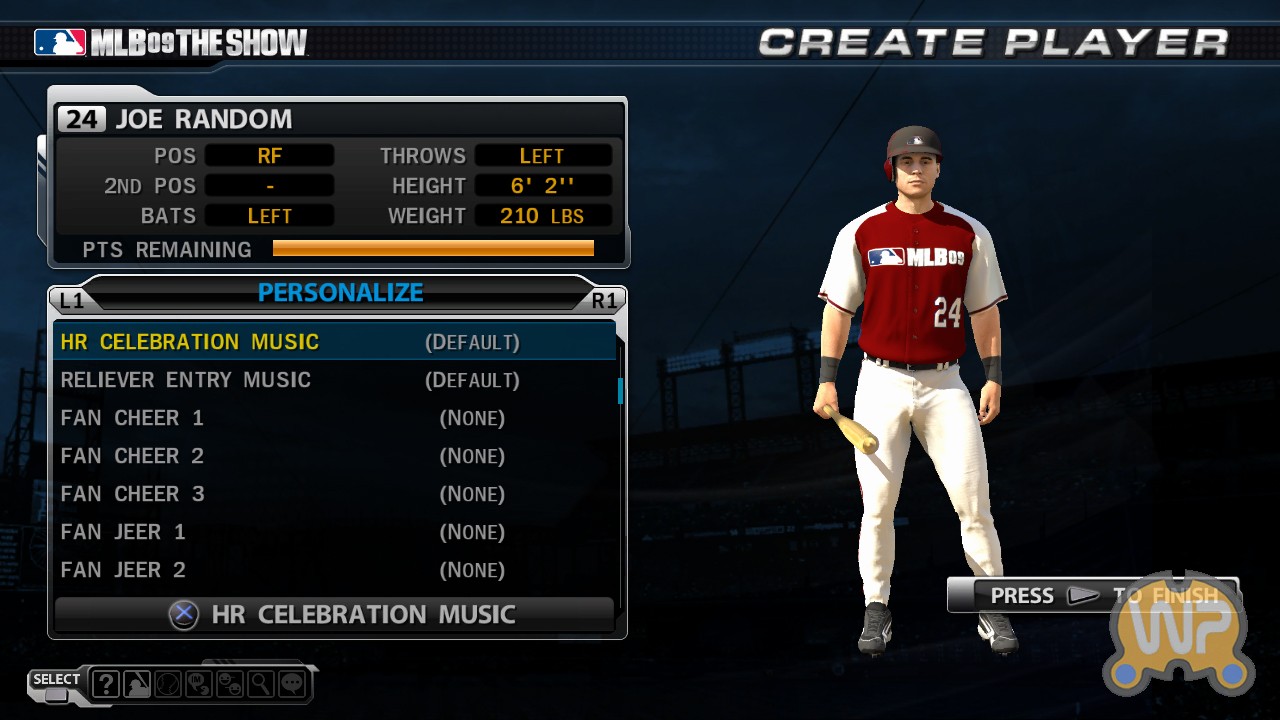Screen dimensions: 1280x720
Task: Edit the Joe Random player name
Action: (204, 119)
